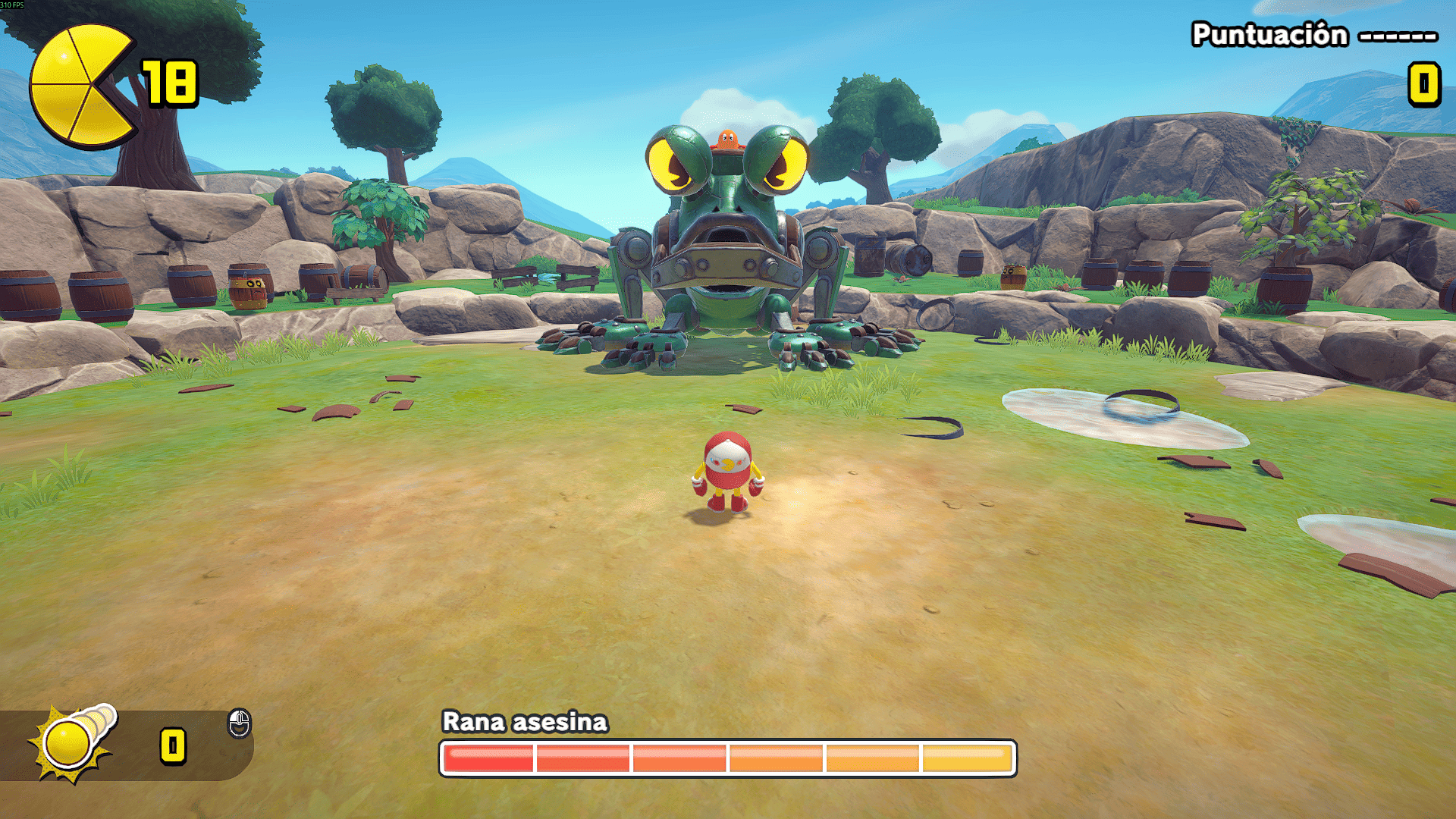Select the pellet shot ability icon
The image size is (1456, 819).
pos(72,742)
